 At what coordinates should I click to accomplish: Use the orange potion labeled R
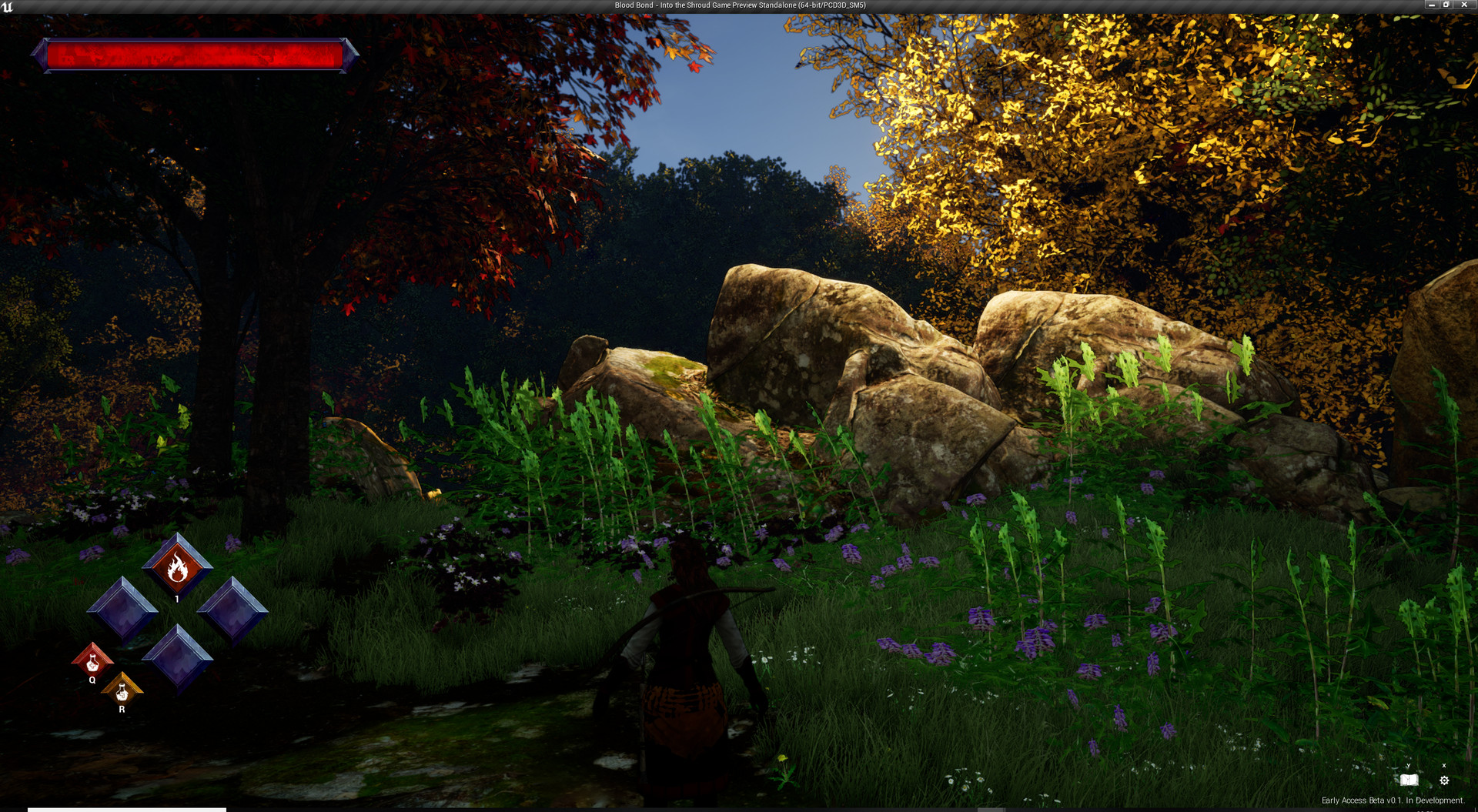coord(122,691)
